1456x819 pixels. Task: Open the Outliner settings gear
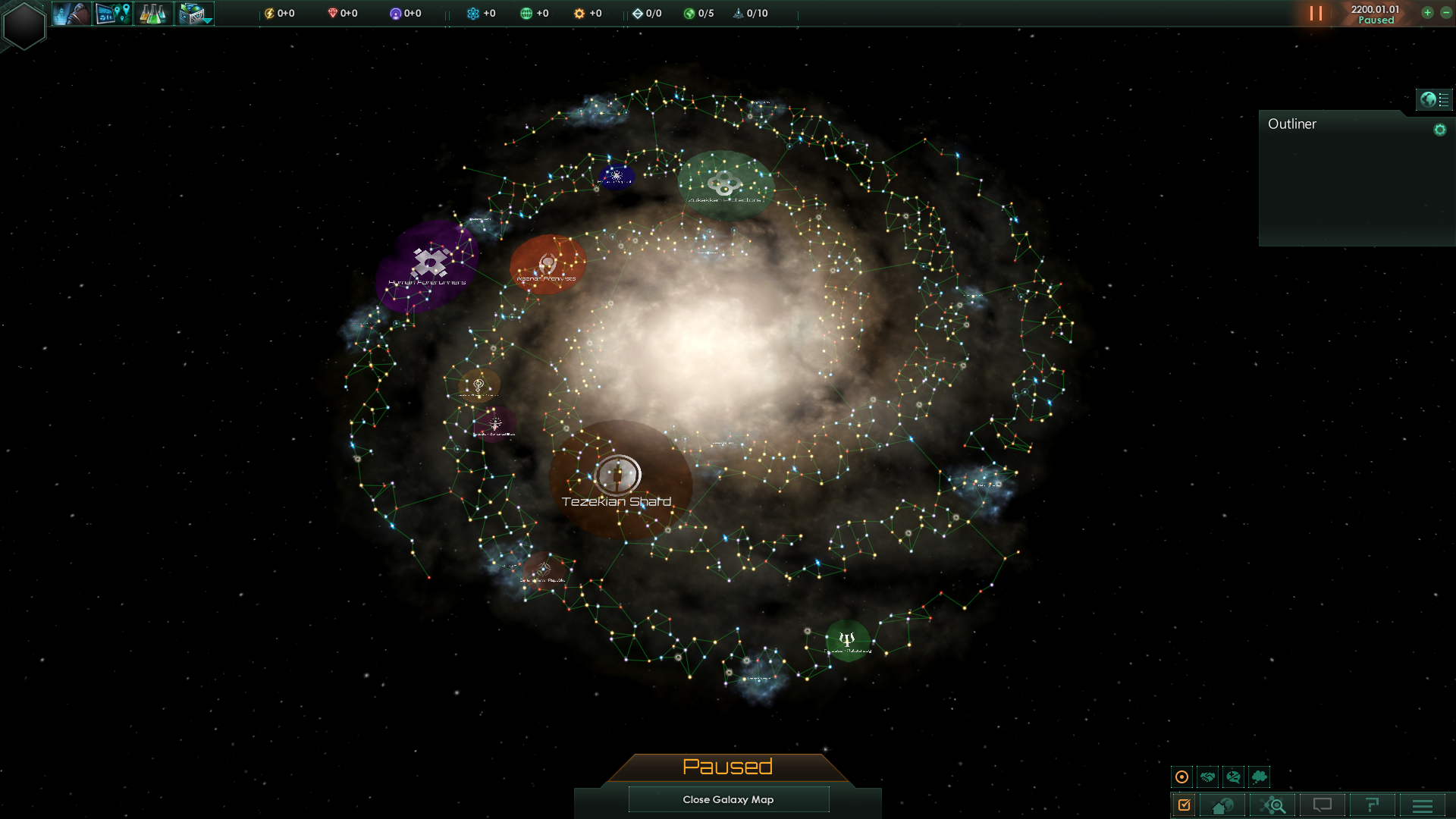click(x=1439, y=129)
